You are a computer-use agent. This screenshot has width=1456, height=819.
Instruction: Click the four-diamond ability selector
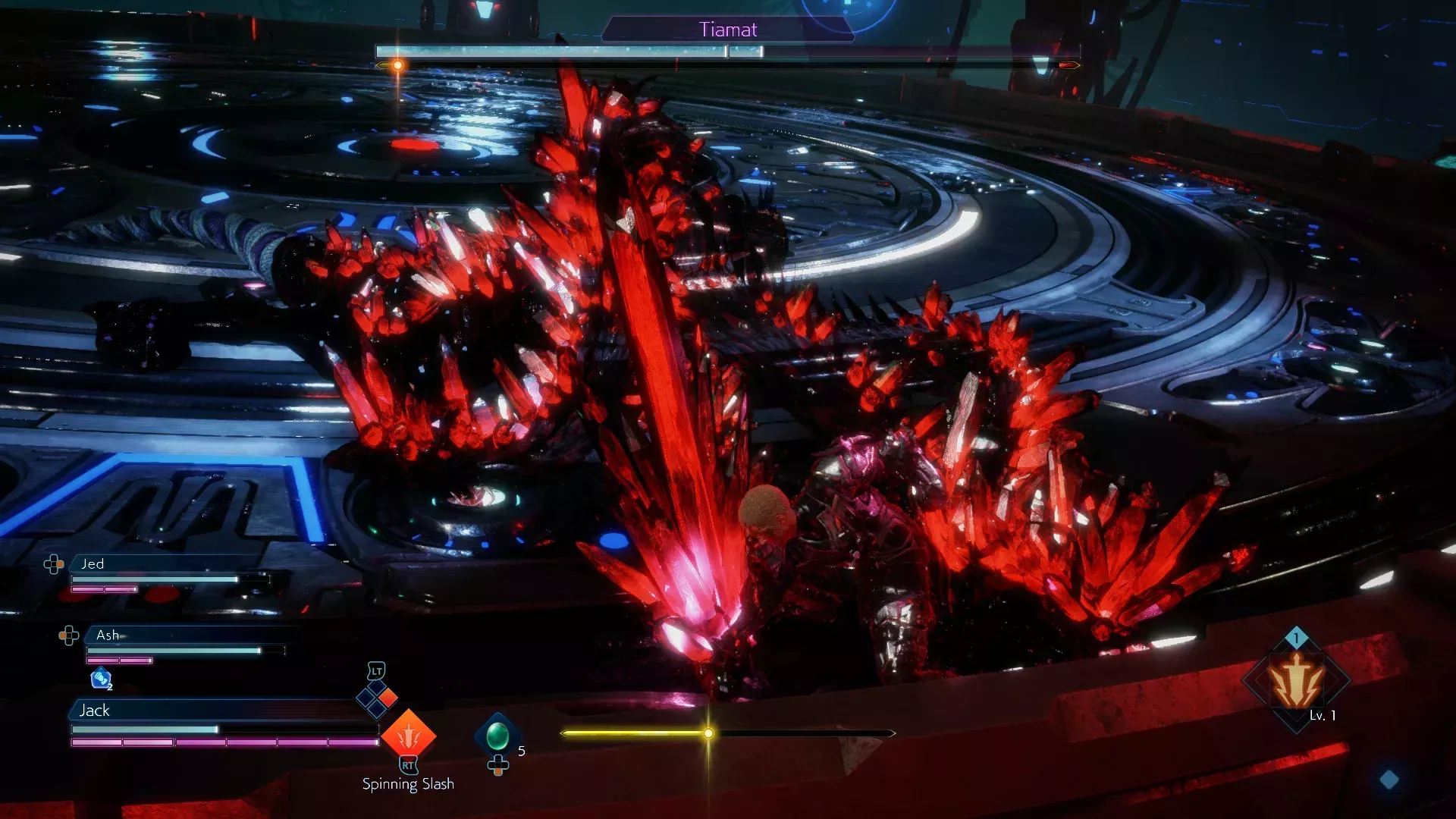(377, 698)
